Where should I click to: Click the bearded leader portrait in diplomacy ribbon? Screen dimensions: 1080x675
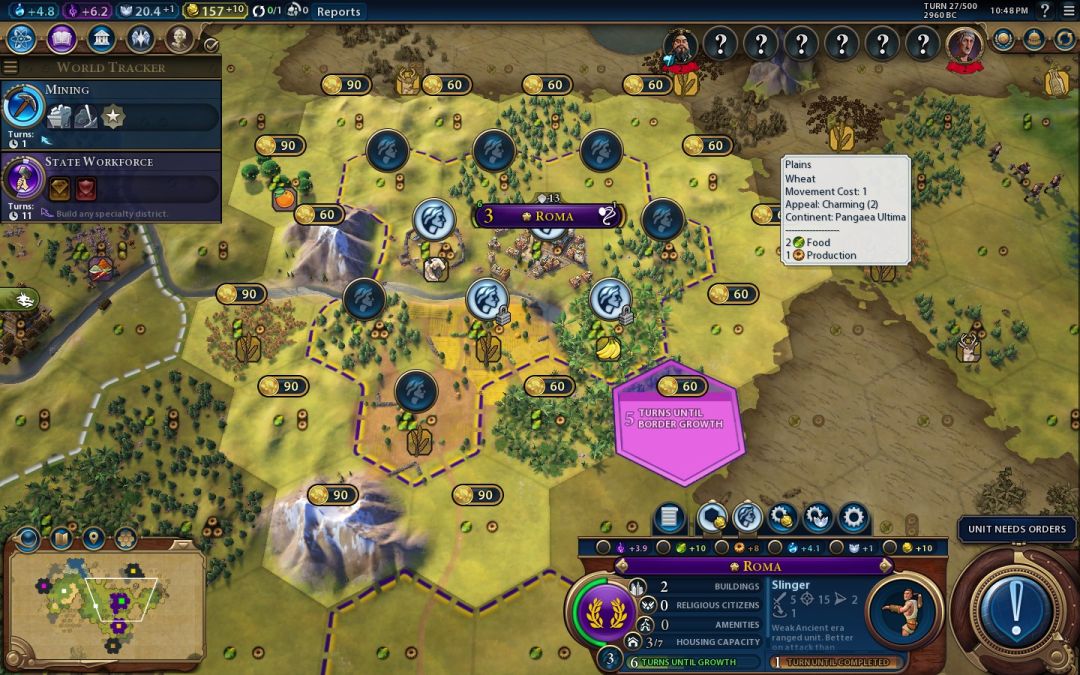click(680, 44)
